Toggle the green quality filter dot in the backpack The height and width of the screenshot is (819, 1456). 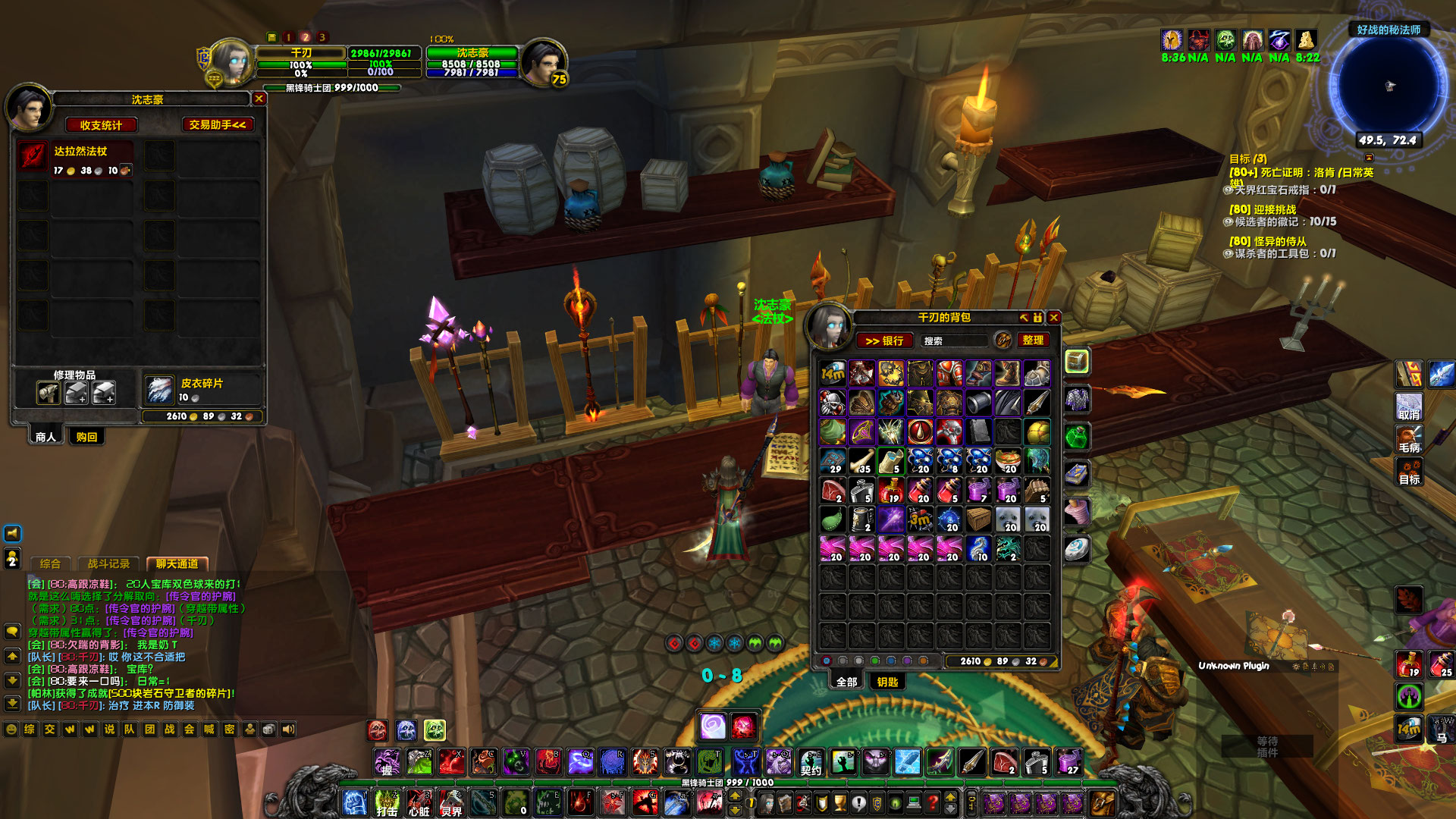click(x=874, y=661)
